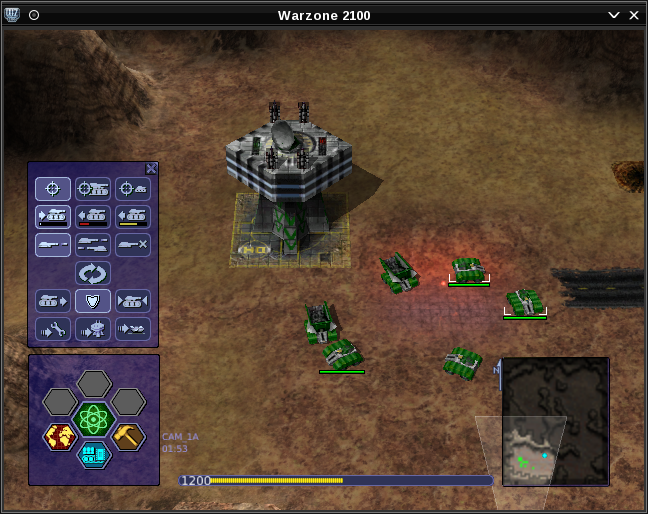Activate the circular arrows recycle order
This screenshot has height=514, width=648.
pyautogui.click(x=93, y=273)
